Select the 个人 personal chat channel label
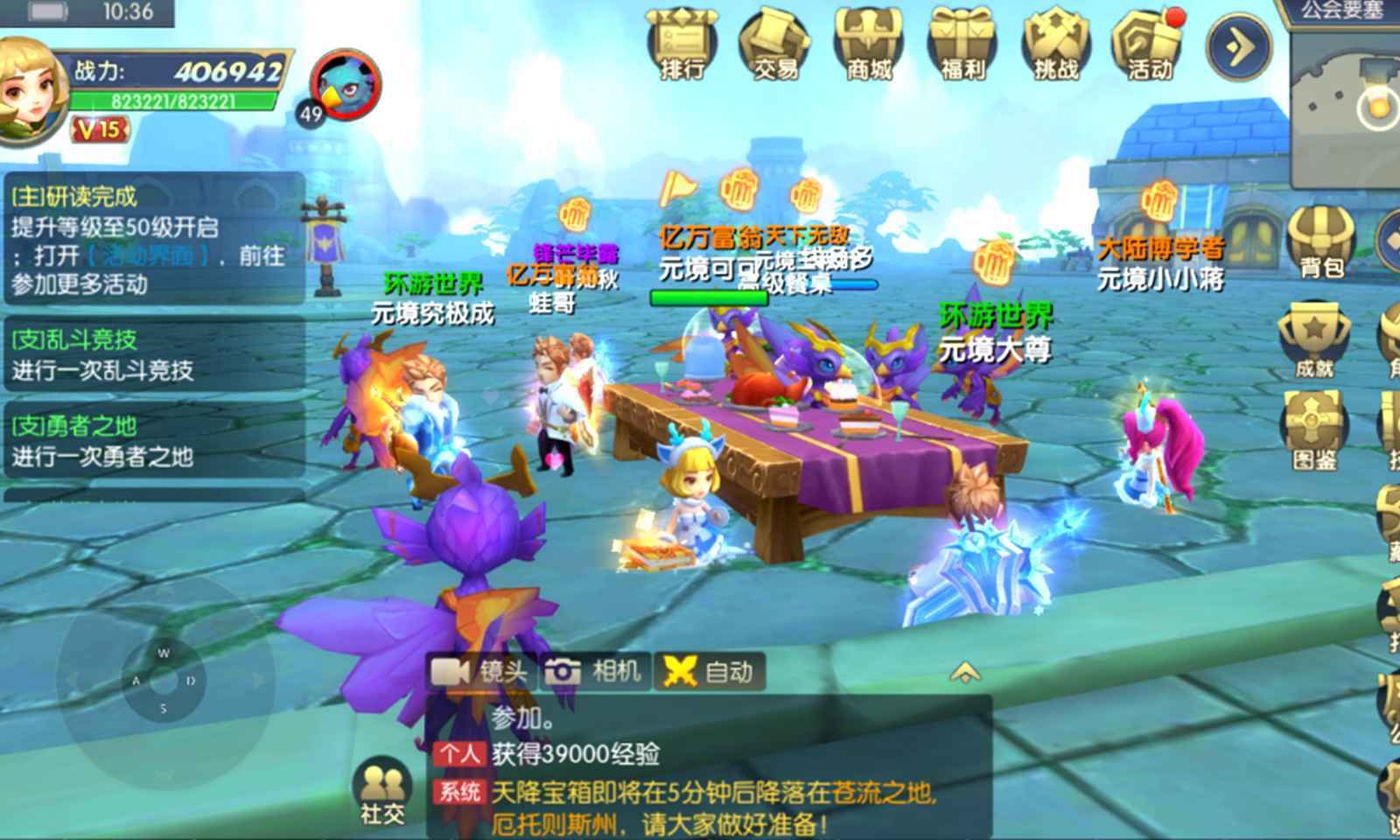1400x840 pixels. [458, 752]
